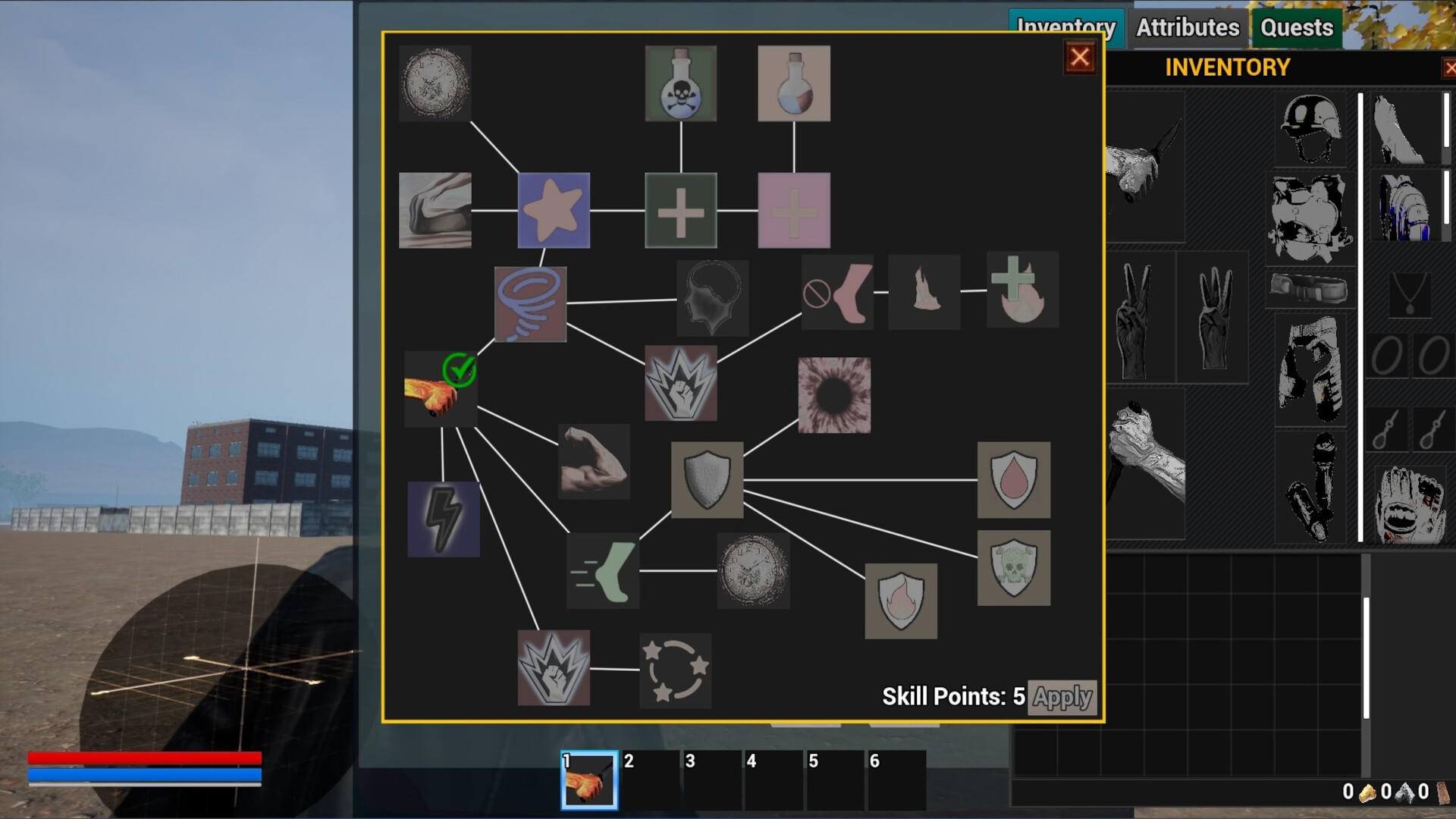Select the brain skill node

click(x=711, y=297)
